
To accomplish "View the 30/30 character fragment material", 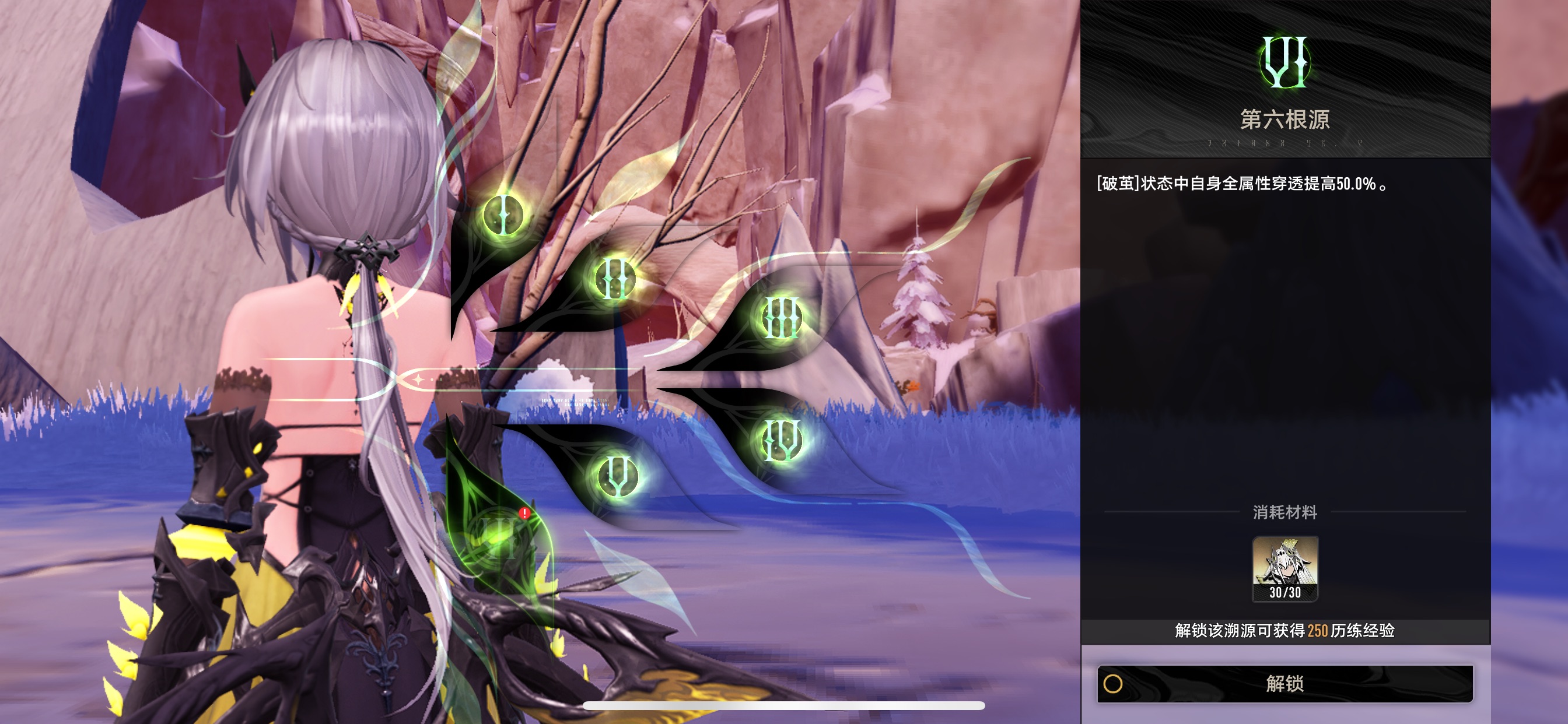I will coord(1284,569).
